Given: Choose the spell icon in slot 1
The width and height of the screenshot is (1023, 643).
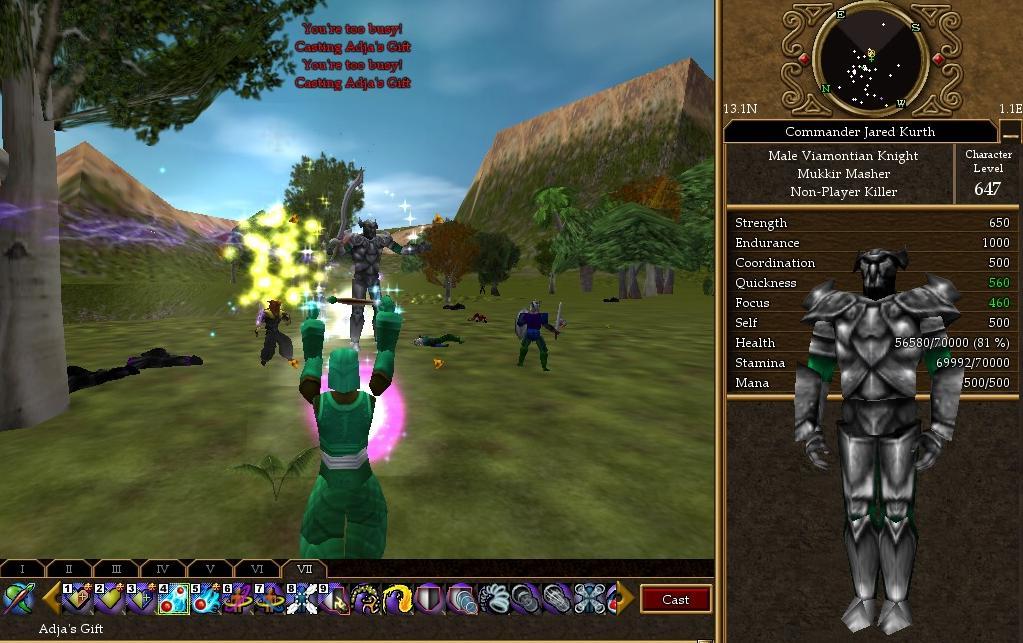Looking at the screenshot, I should [78, 599].
